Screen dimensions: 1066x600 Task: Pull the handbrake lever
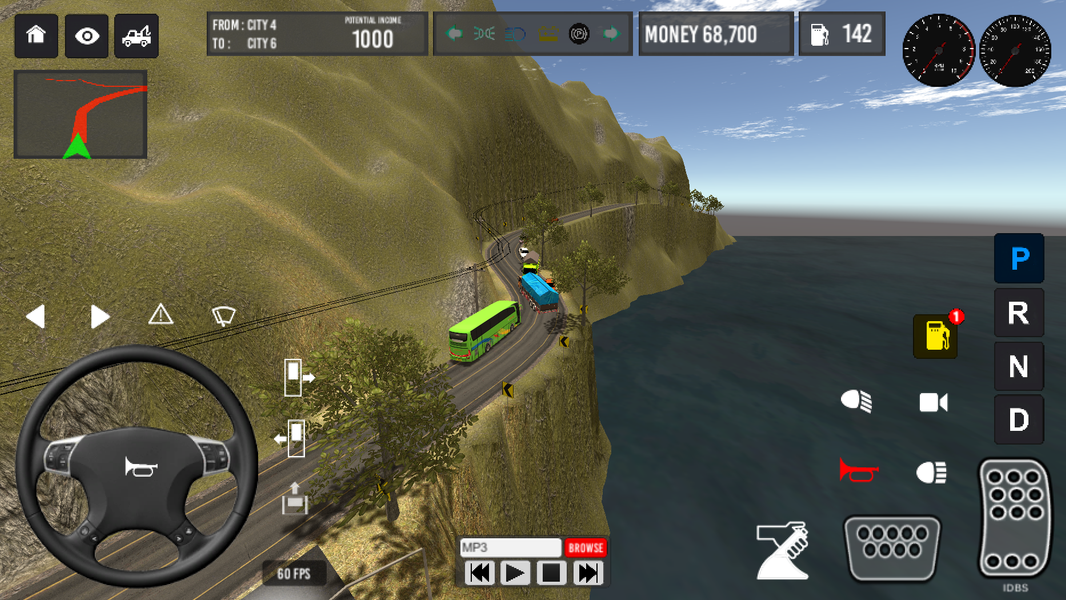pos(782,550)
